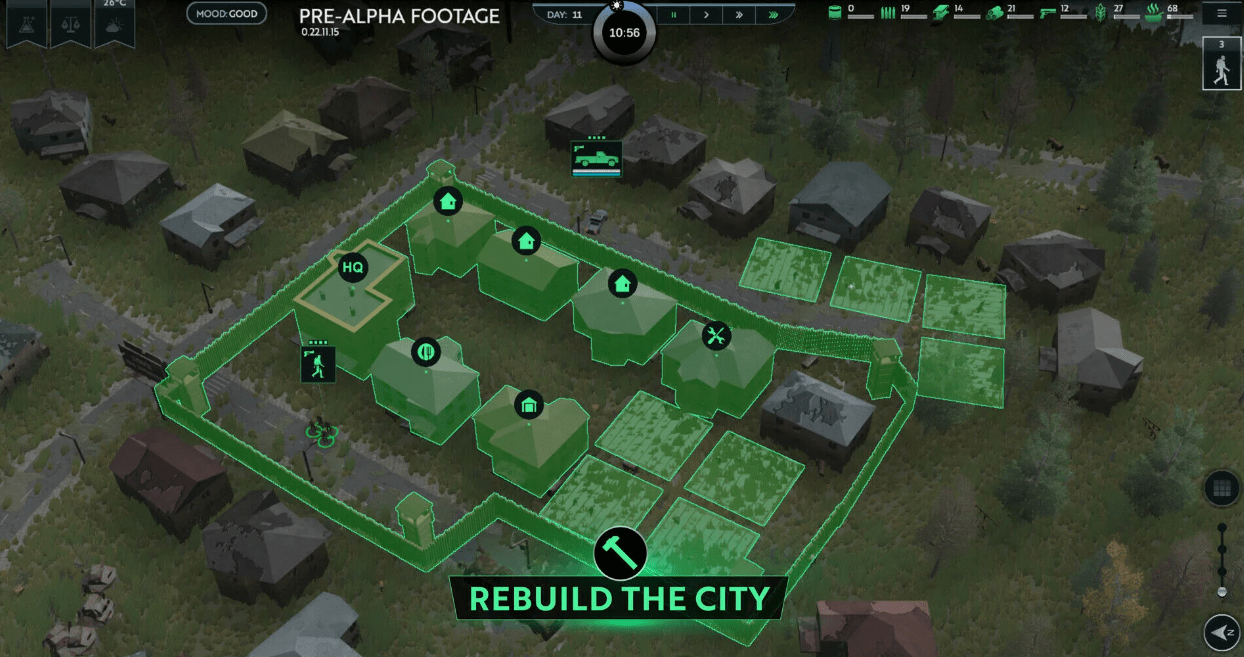Open the balance scales banner
Viewport: 1244px width, 657px height.
tap(70, 24)
